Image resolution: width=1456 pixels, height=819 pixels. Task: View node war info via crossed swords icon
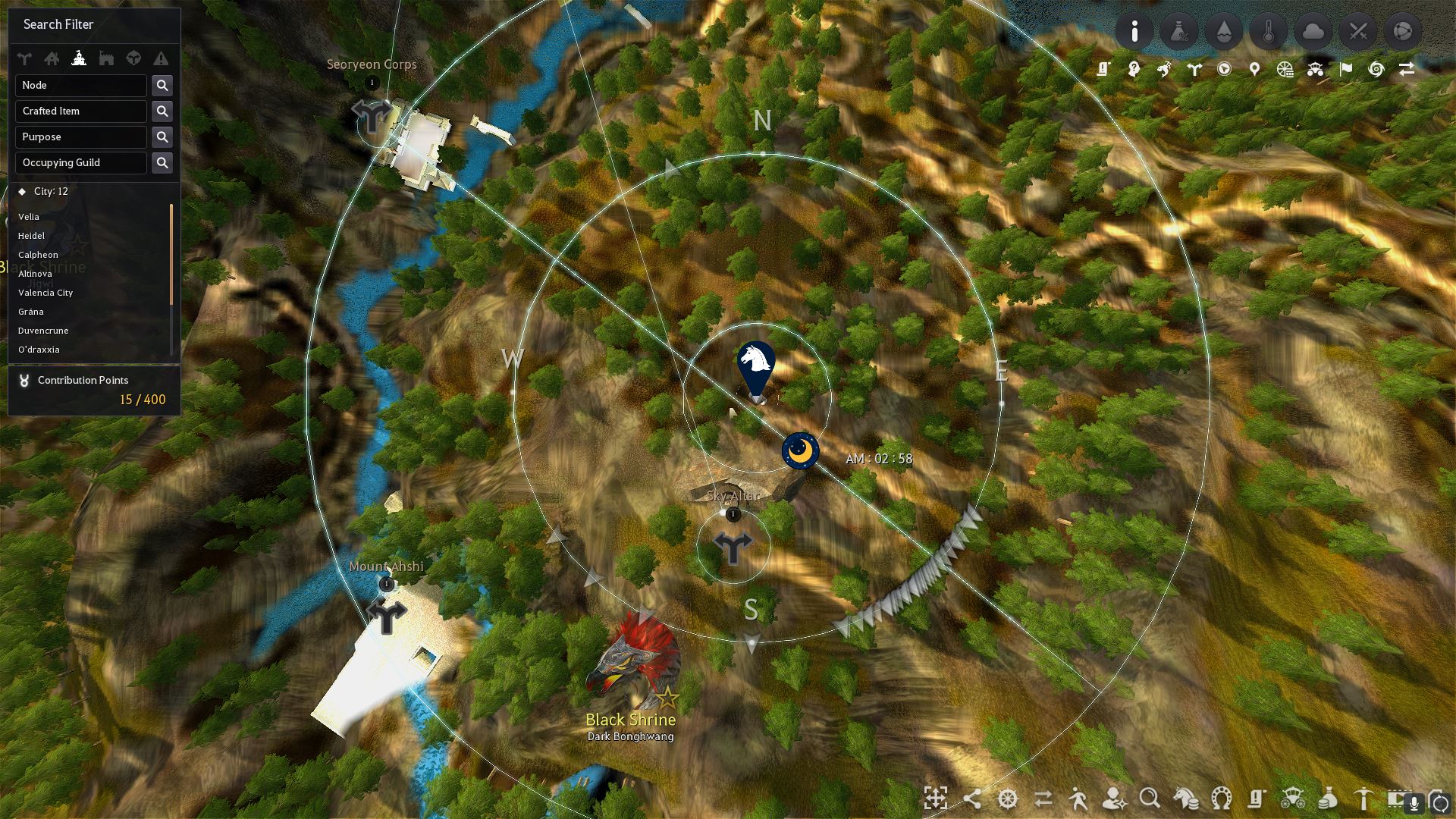click(1358, 31)
